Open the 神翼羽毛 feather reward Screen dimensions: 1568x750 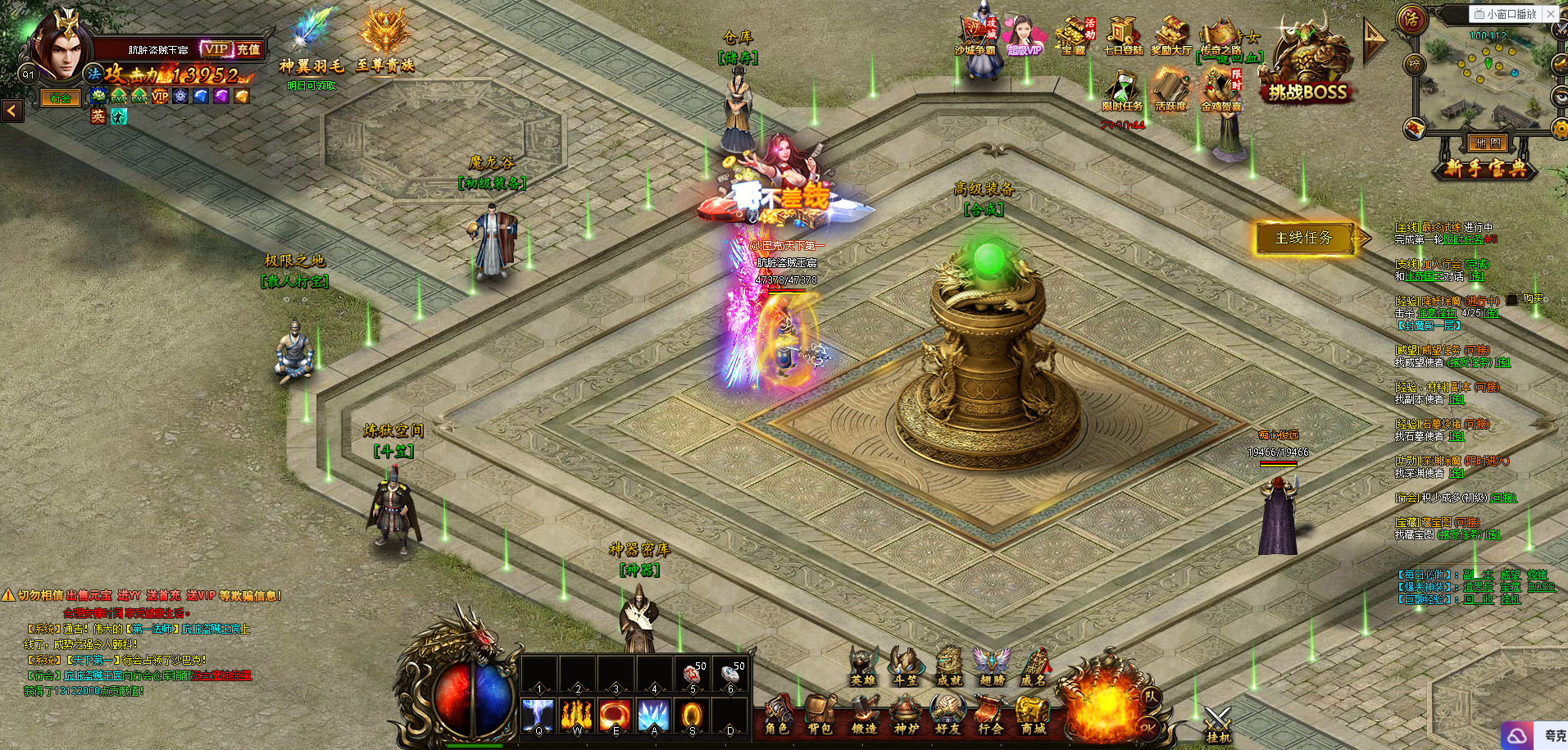coord(311,43)
